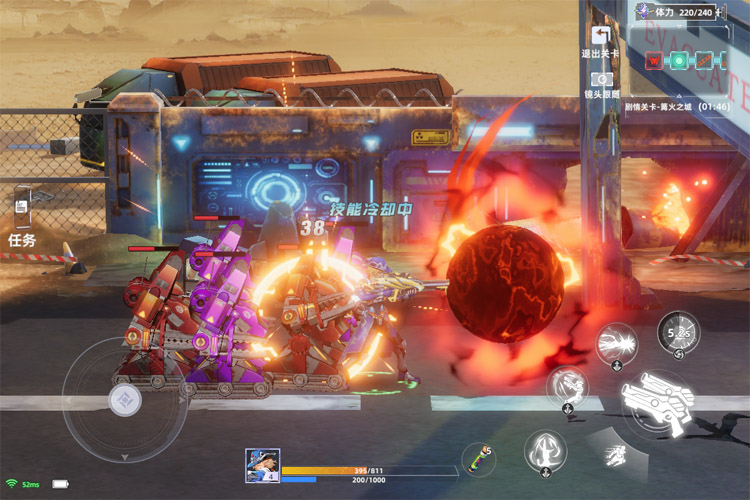Image resolution: width=750 pixels, height=500 pixels.
Task: Use the rainbow canister consumable item
Action: point(479,460)
